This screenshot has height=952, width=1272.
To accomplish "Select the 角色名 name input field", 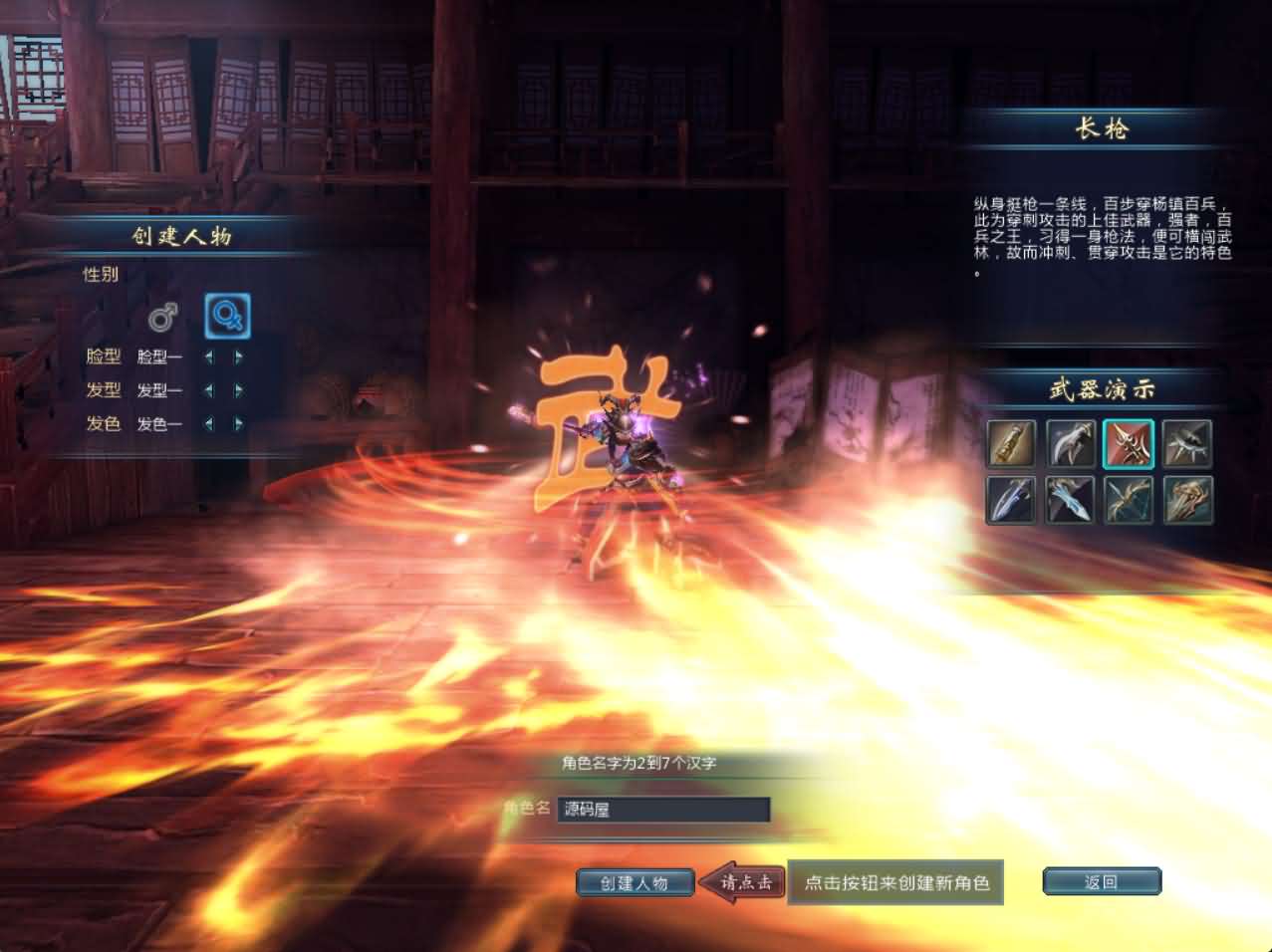I will pyautogui.click(x=662, y=810).
